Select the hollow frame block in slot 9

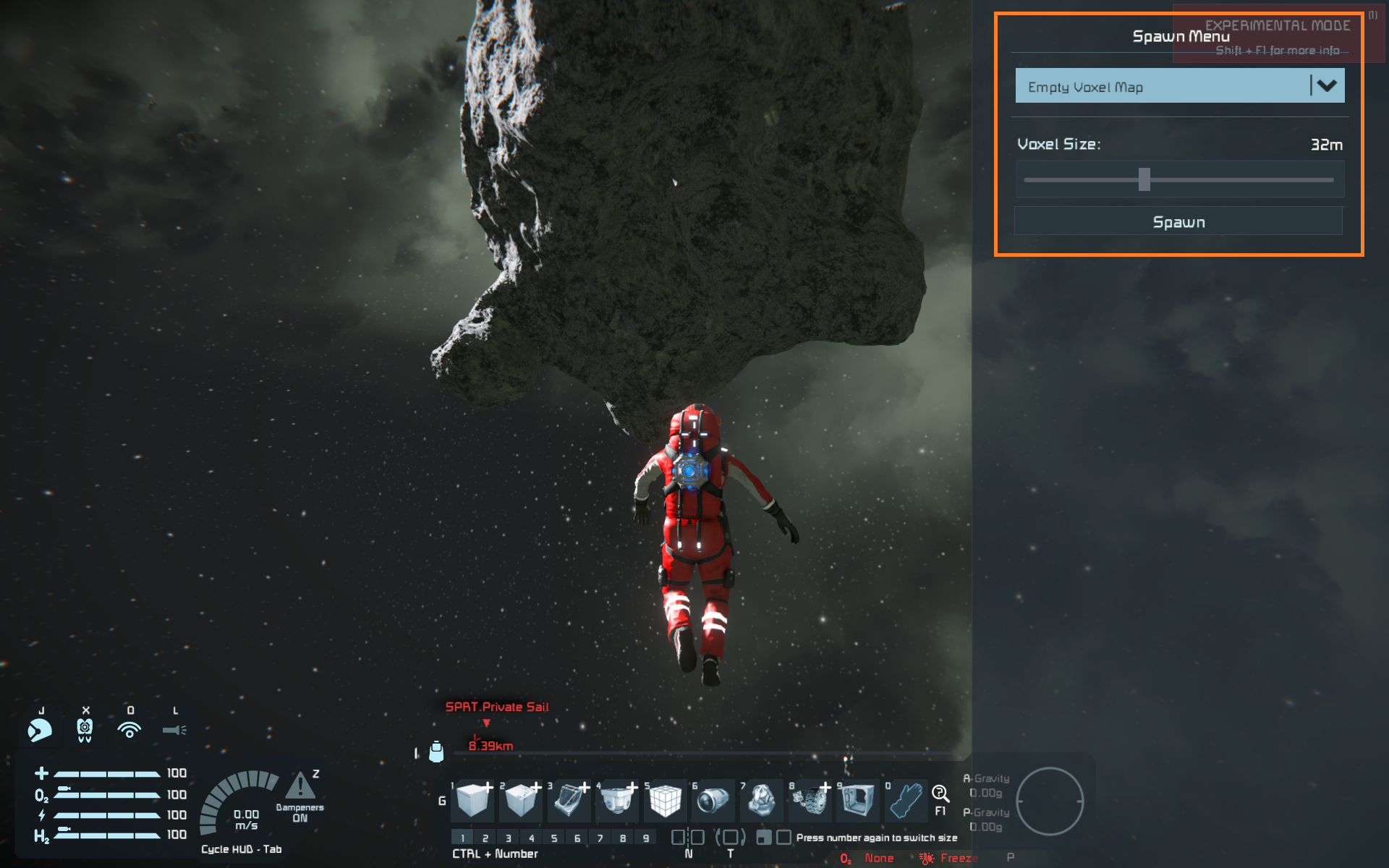tap(858, 801)
